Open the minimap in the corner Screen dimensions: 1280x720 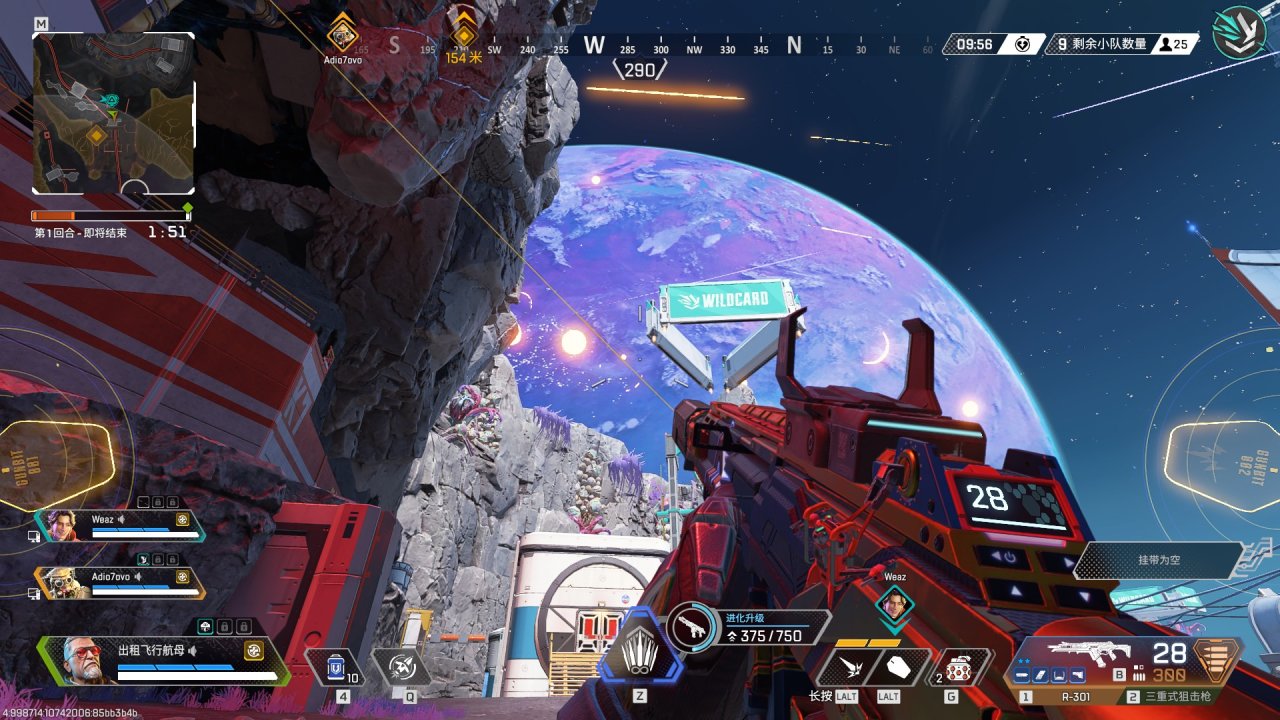[113, 113]
